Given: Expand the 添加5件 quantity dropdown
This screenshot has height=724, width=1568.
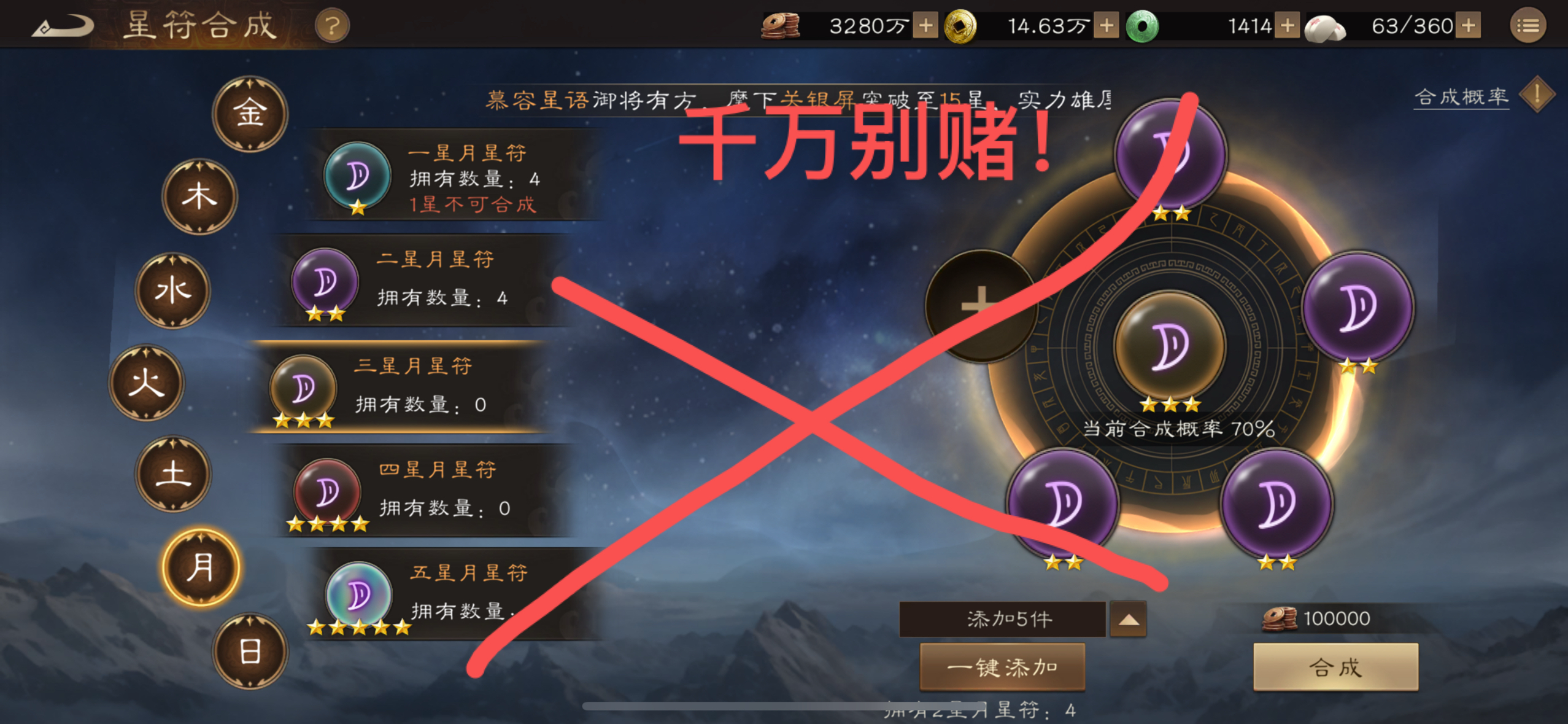Looking at the screenshot, I should point(1127,619).
